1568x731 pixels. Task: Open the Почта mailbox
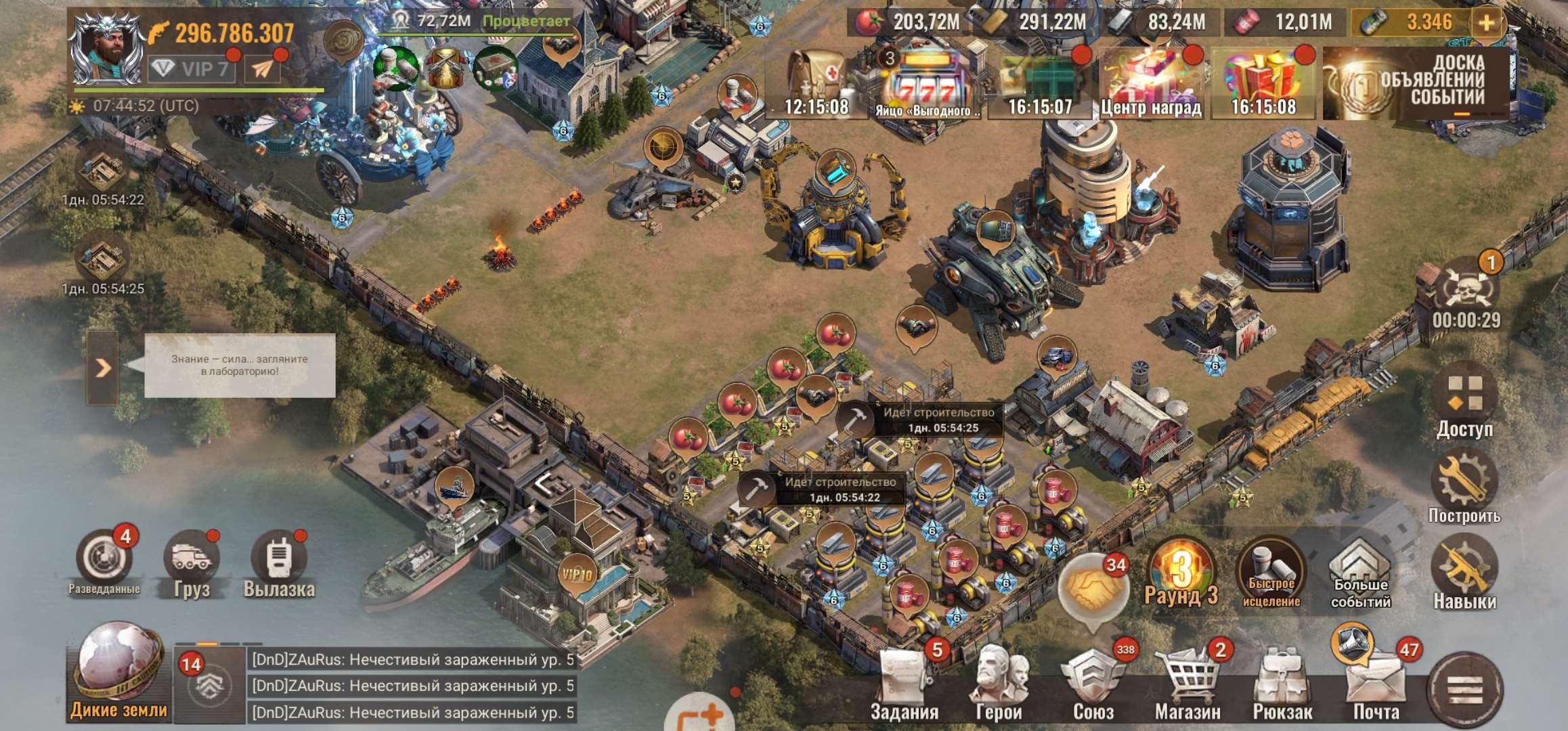(x=1376, y=685)
